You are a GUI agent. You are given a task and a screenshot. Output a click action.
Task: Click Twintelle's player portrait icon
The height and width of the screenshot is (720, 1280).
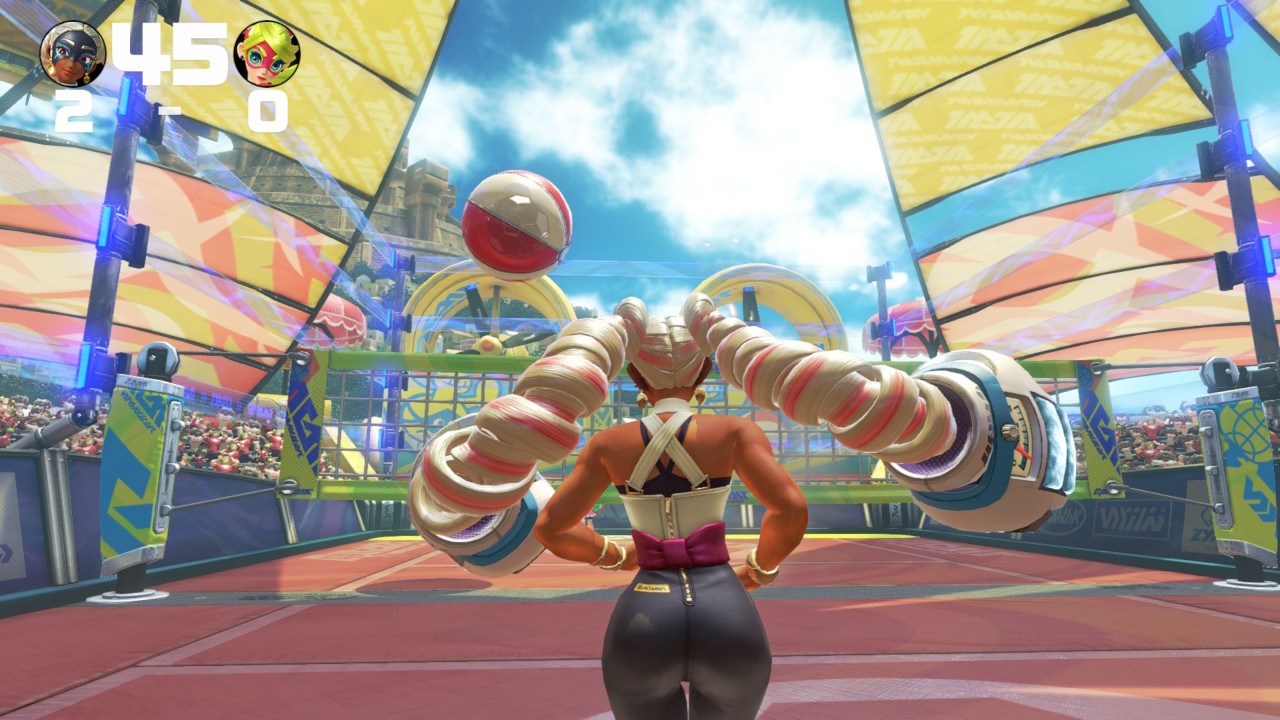72,54
